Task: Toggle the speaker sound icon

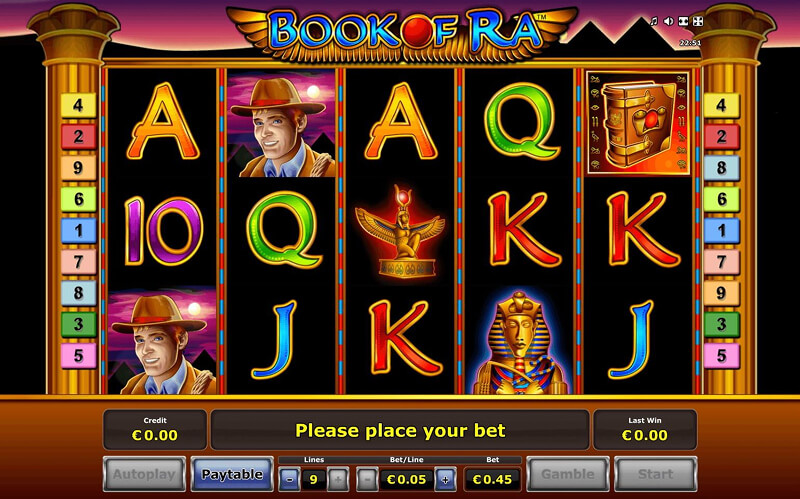Action: (668, 21)
